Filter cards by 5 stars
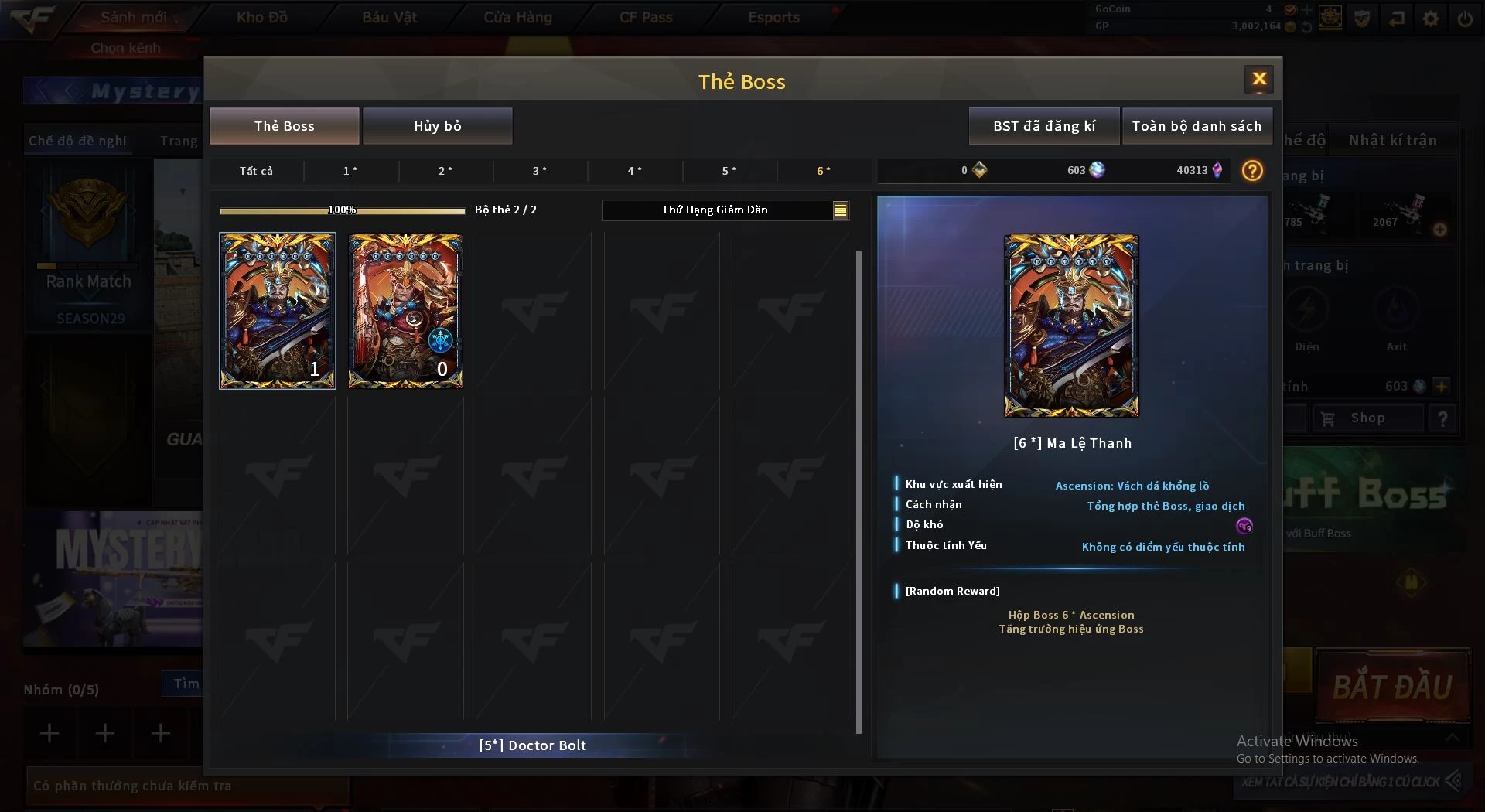The image size is (1485, 812). point(729,171)
